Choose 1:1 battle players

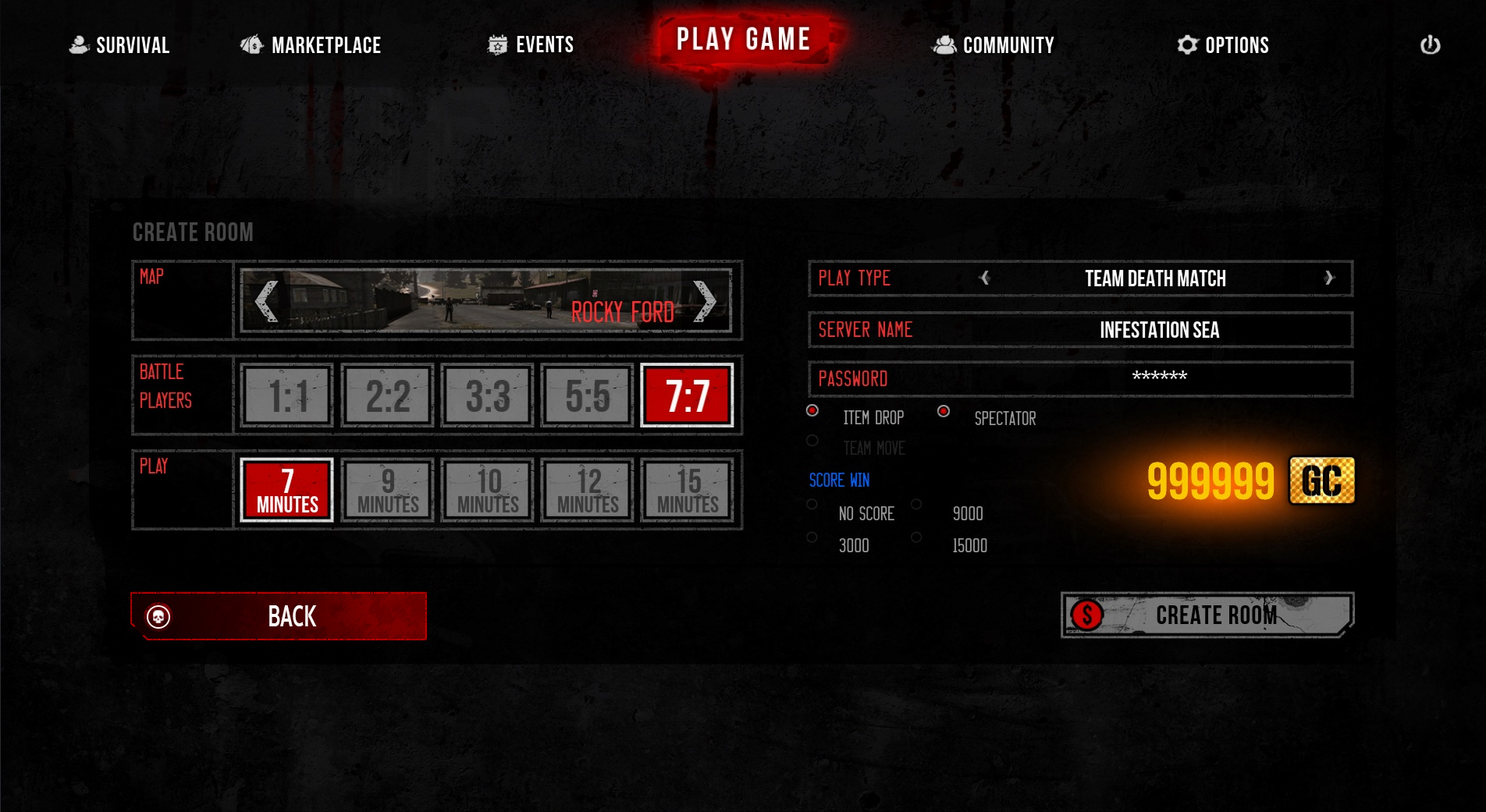click(x=288, y=395)
